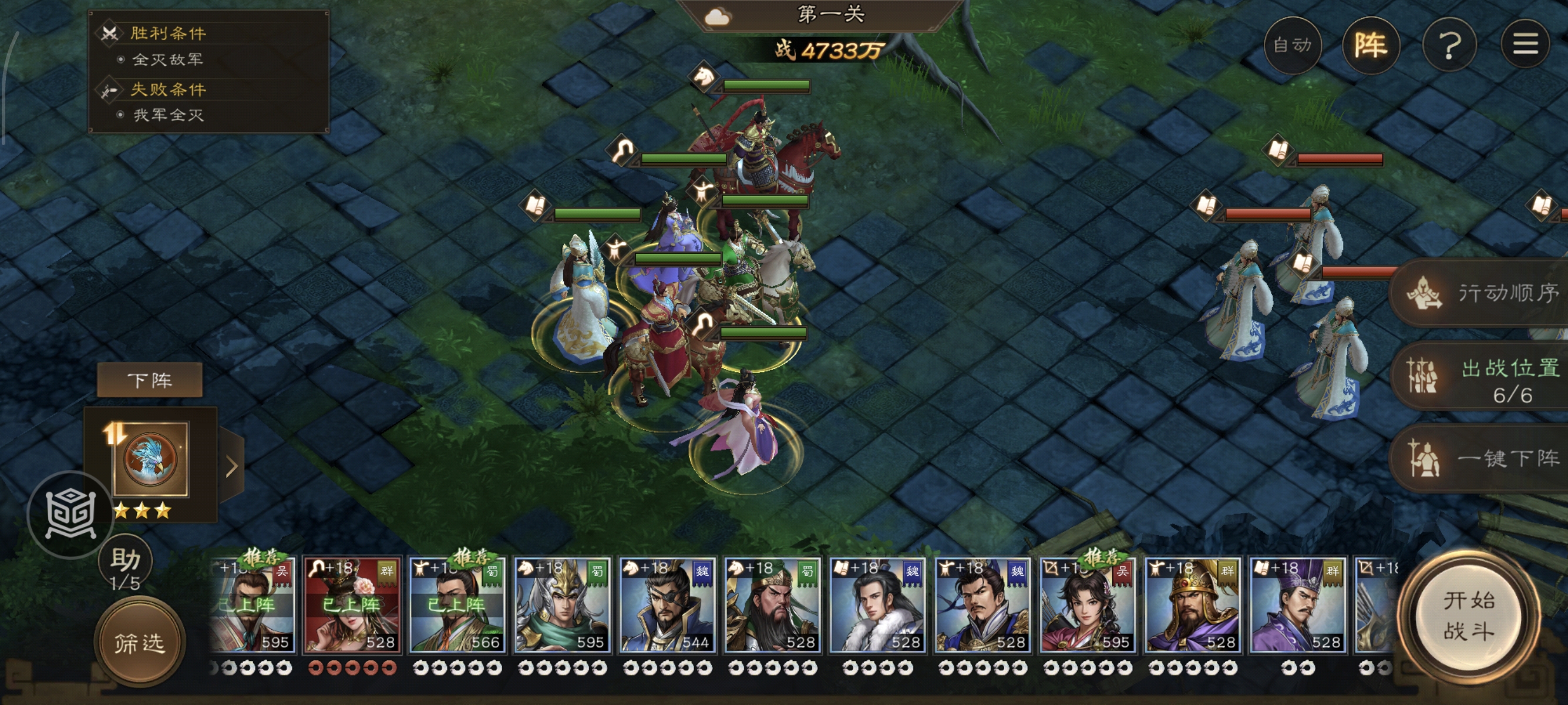1568x705 pixels.
Task: Open the hamburger main menu
Action: 1525,44
